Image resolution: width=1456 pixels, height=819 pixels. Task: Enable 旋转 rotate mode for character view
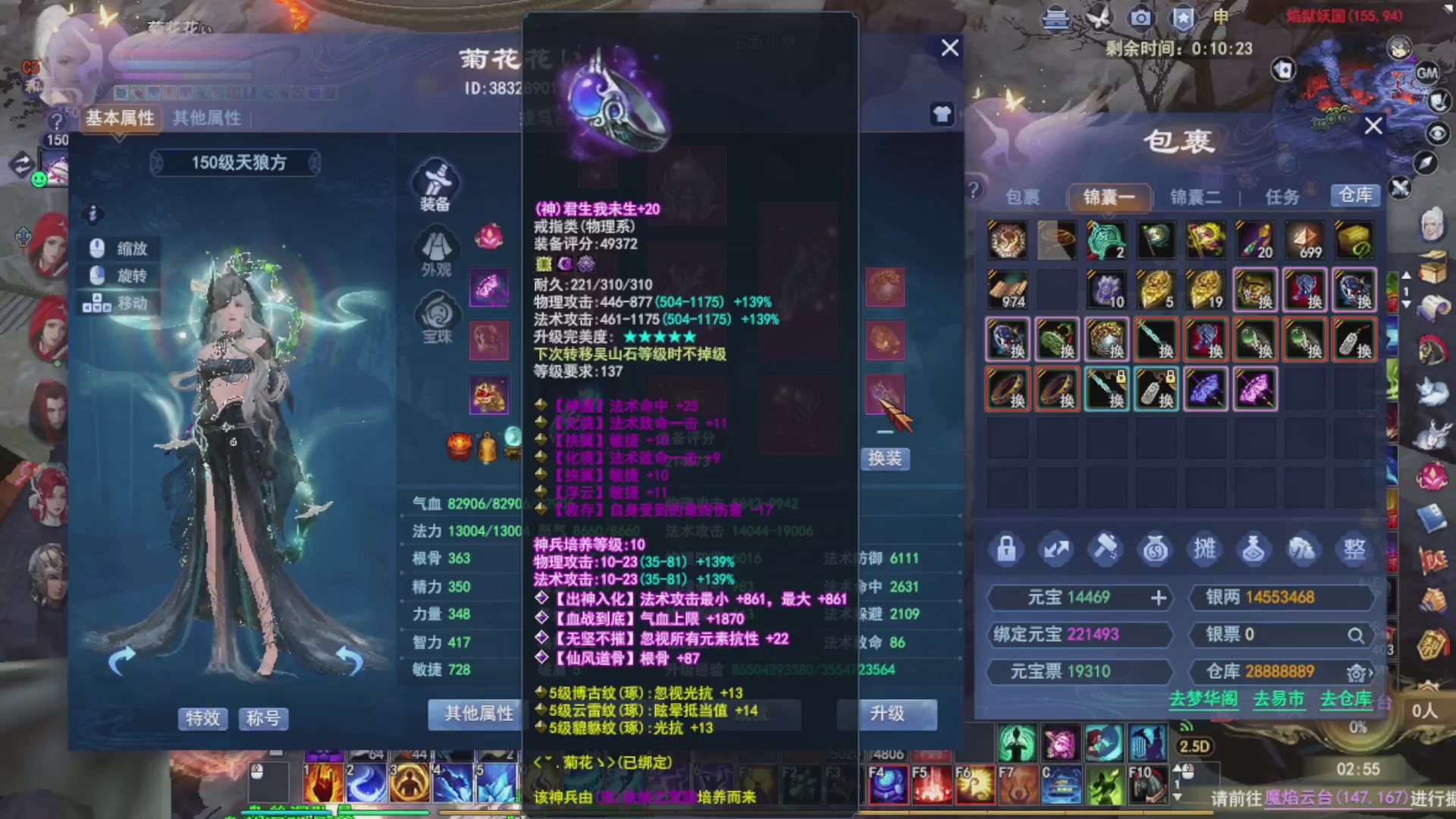point(118,275)
